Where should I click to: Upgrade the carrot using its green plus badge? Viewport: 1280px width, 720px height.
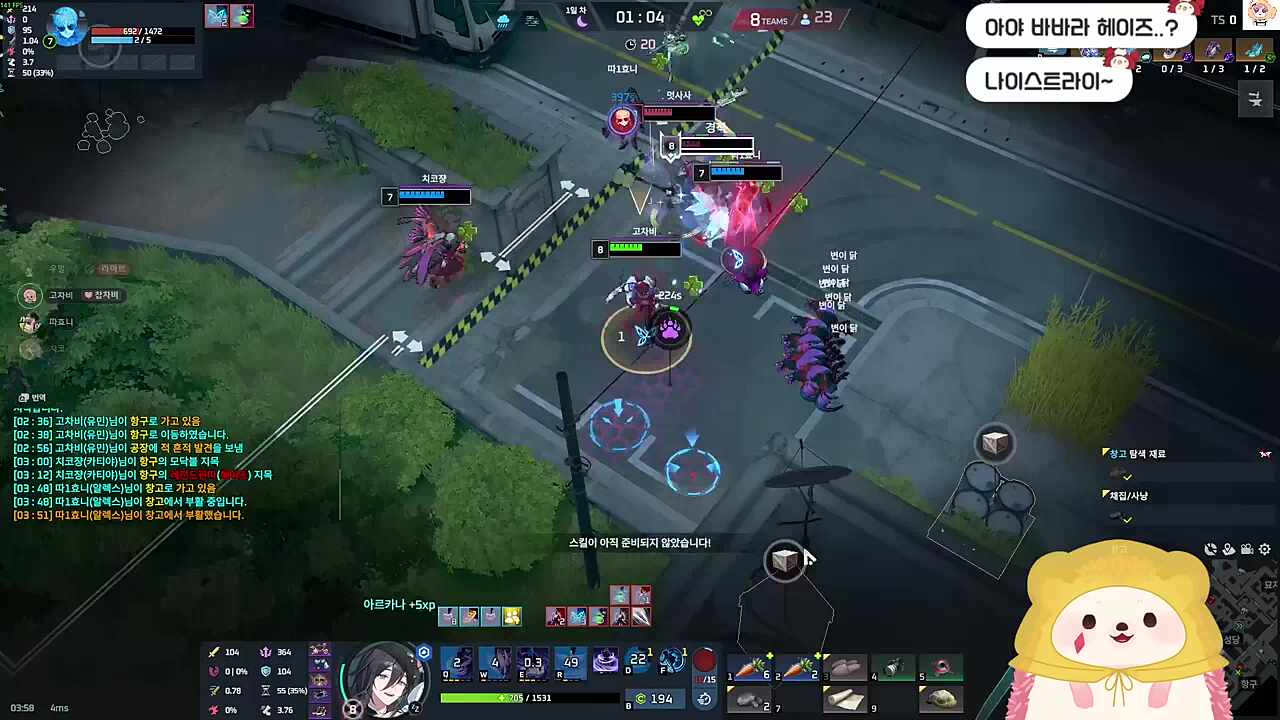(x=770, y=655)
